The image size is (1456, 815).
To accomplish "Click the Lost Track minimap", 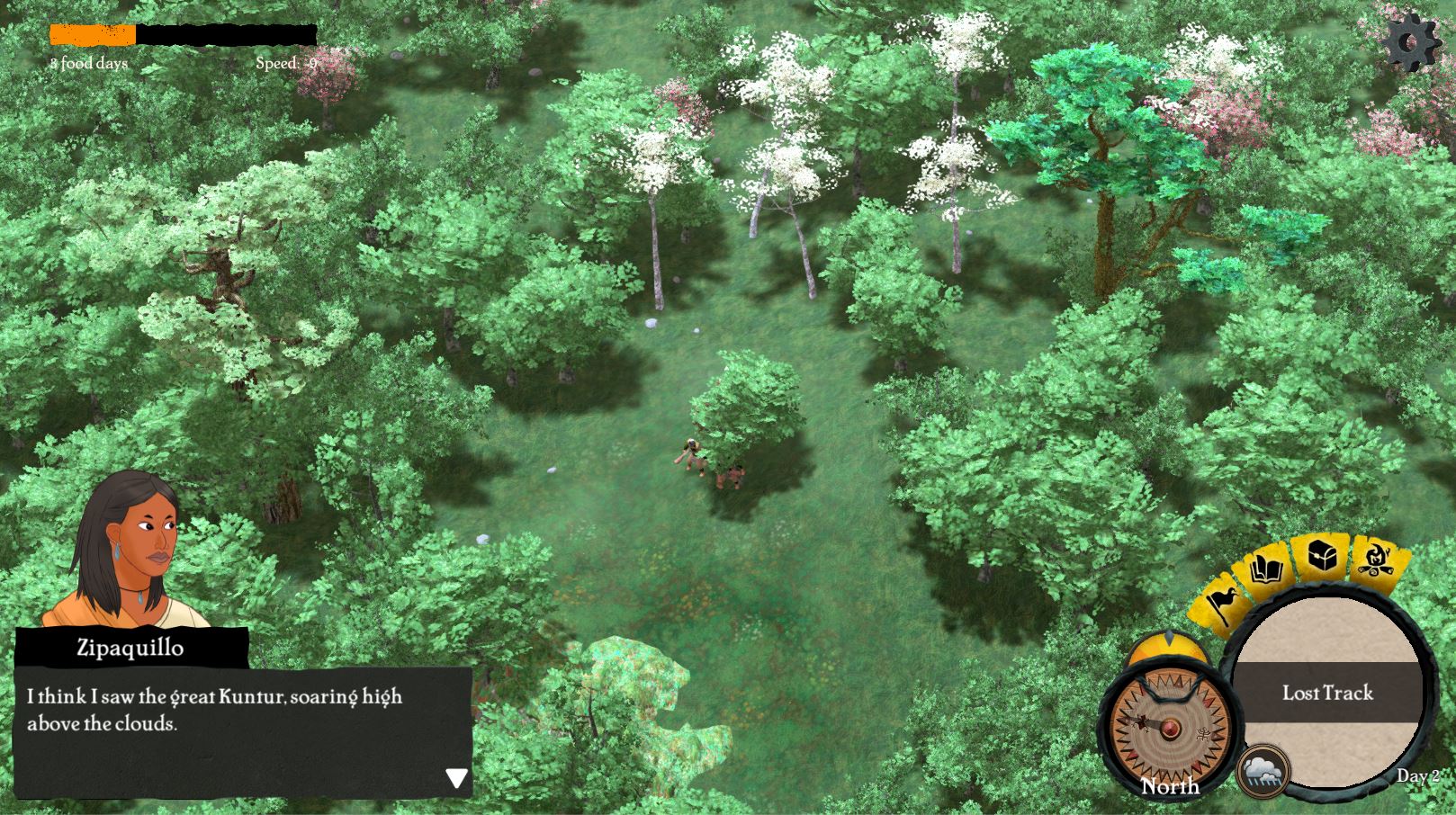I will click(x=1327, y=693).
